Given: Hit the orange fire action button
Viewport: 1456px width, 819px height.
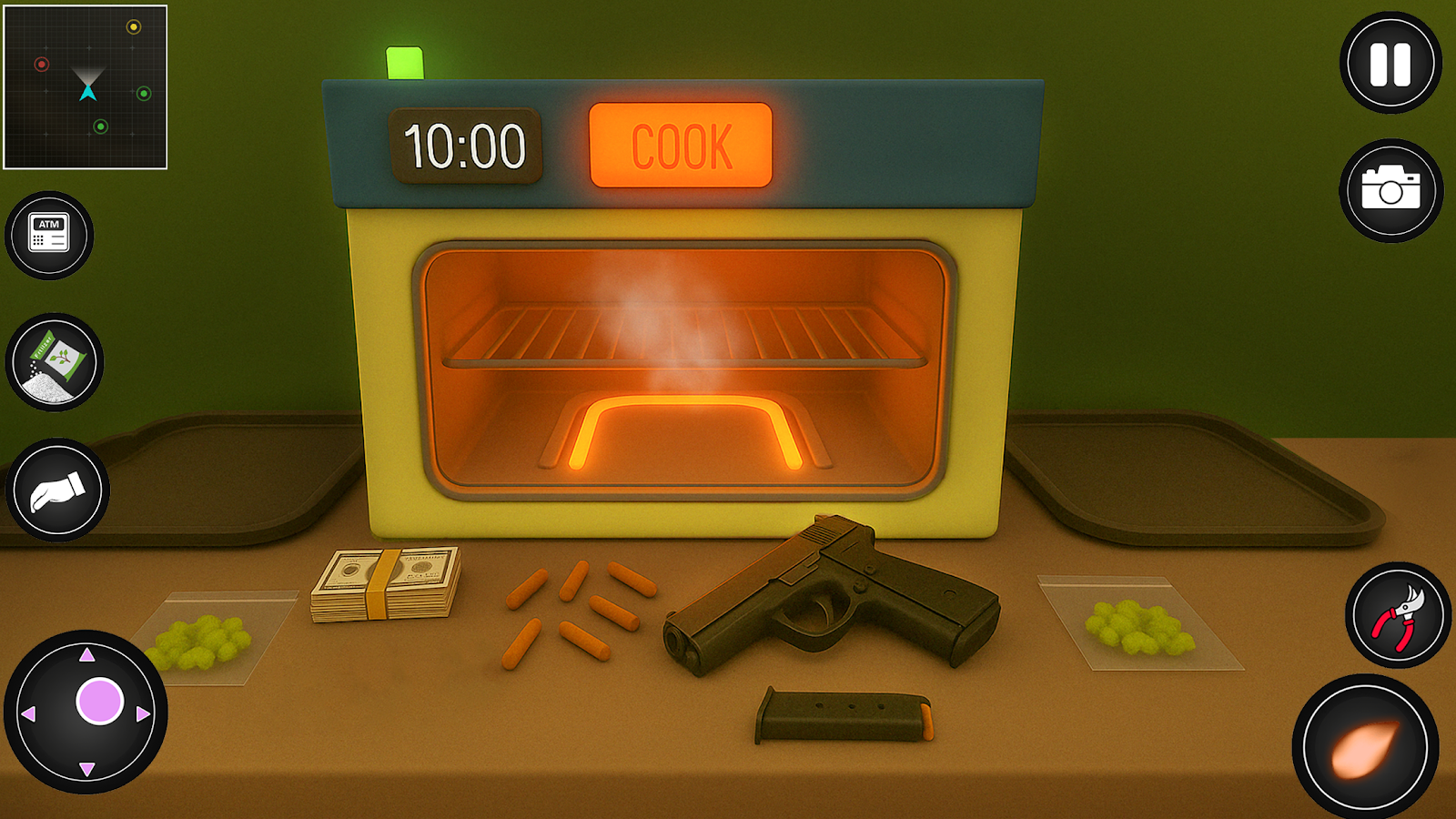Looking at the screenshot, I should (1365, 748).
